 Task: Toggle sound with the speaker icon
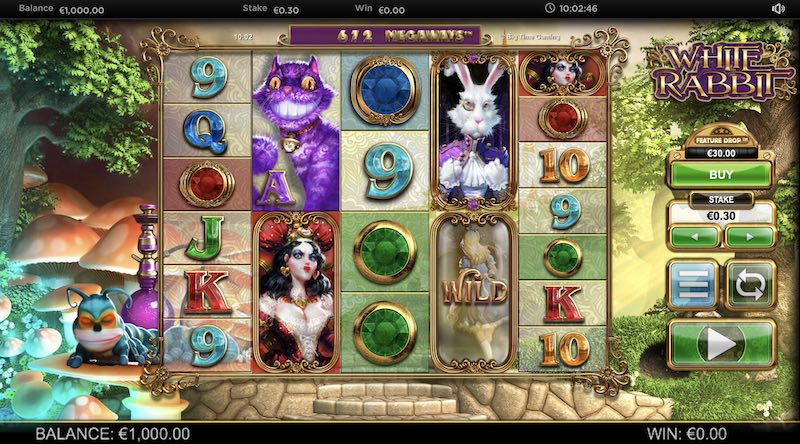pyautogui.click(x=778, y=9)
